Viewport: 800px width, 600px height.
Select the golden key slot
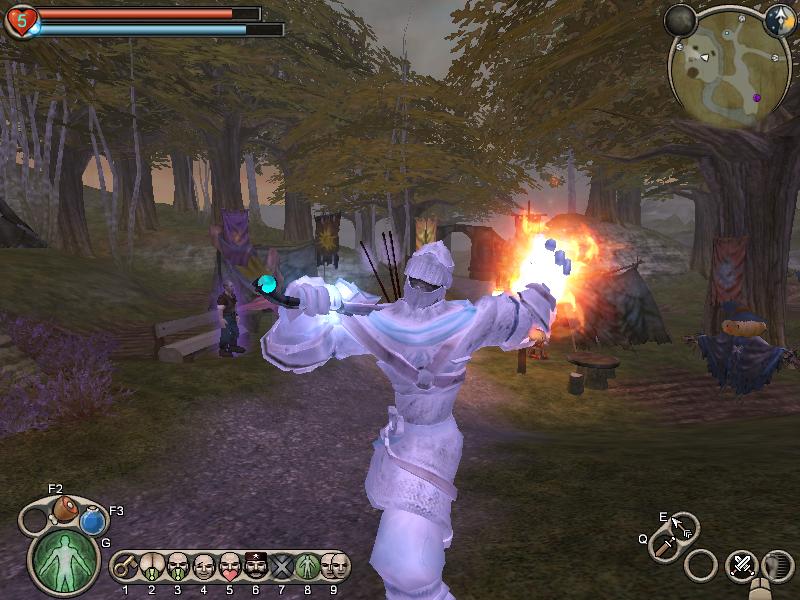(x=126, y=566)
